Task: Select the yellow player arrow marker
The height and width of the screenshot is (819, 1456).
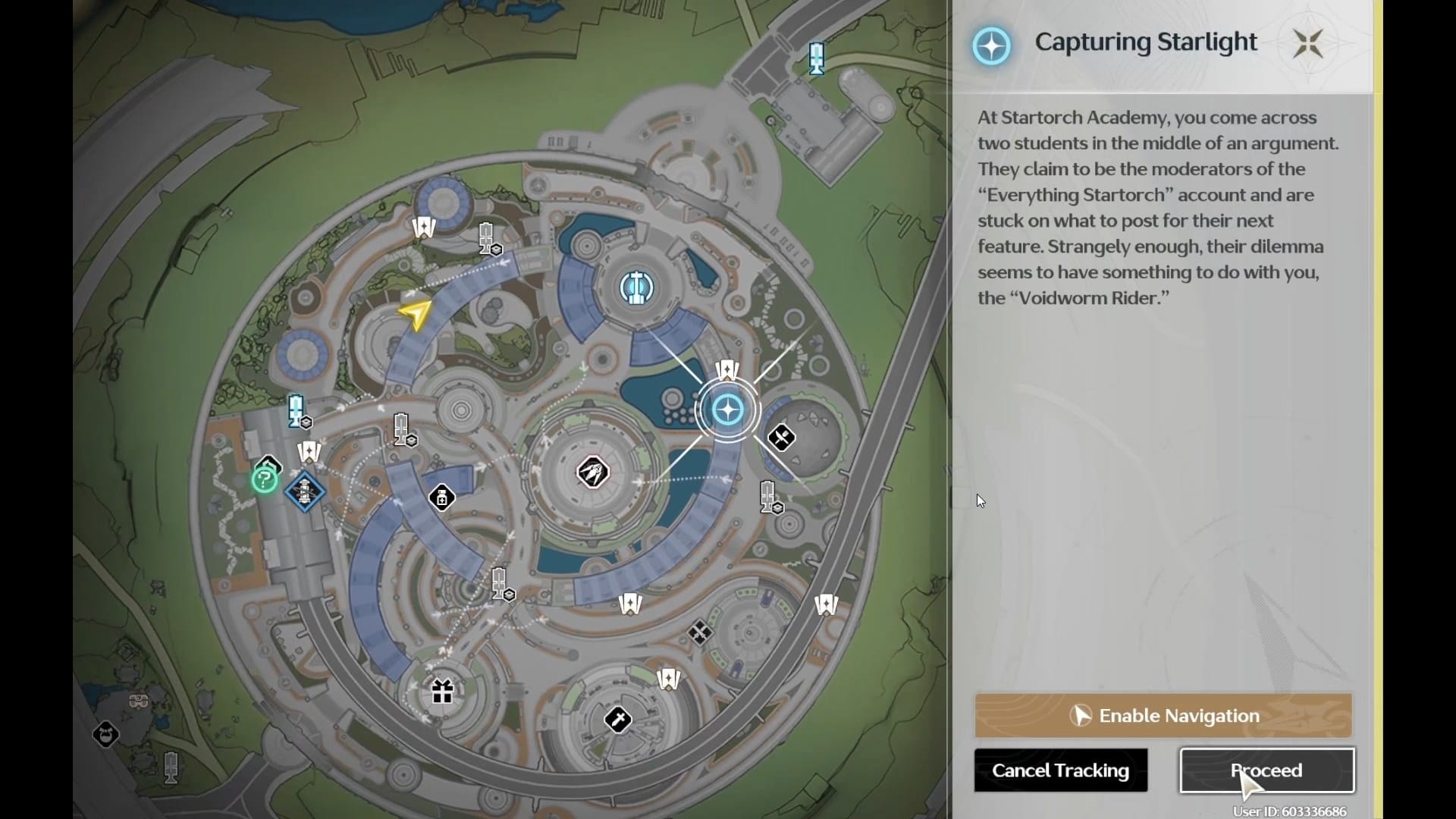Action: click(x=416, y=314)
